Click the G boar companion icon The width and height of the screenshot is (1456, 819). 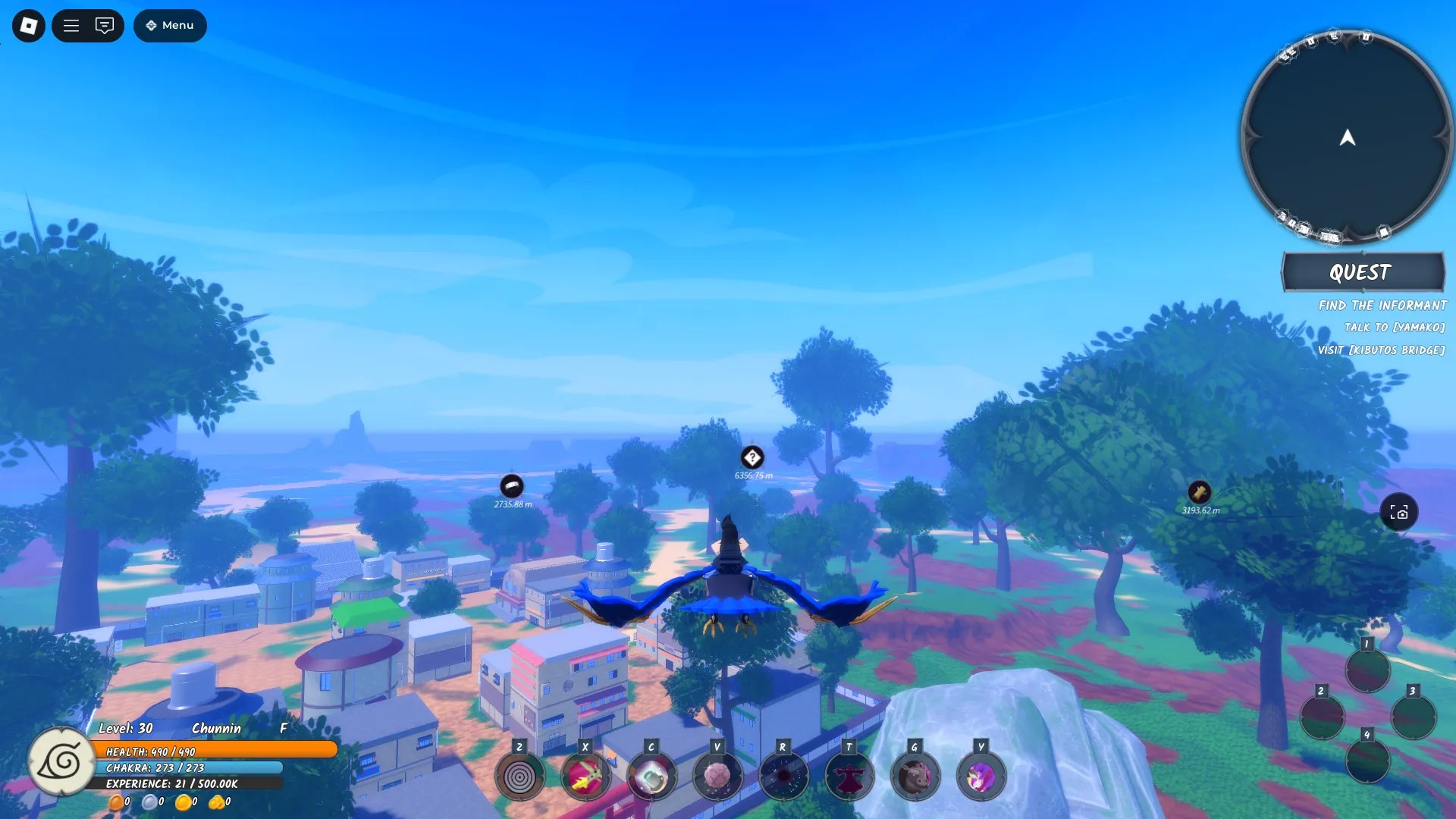(x=915, y=777)
